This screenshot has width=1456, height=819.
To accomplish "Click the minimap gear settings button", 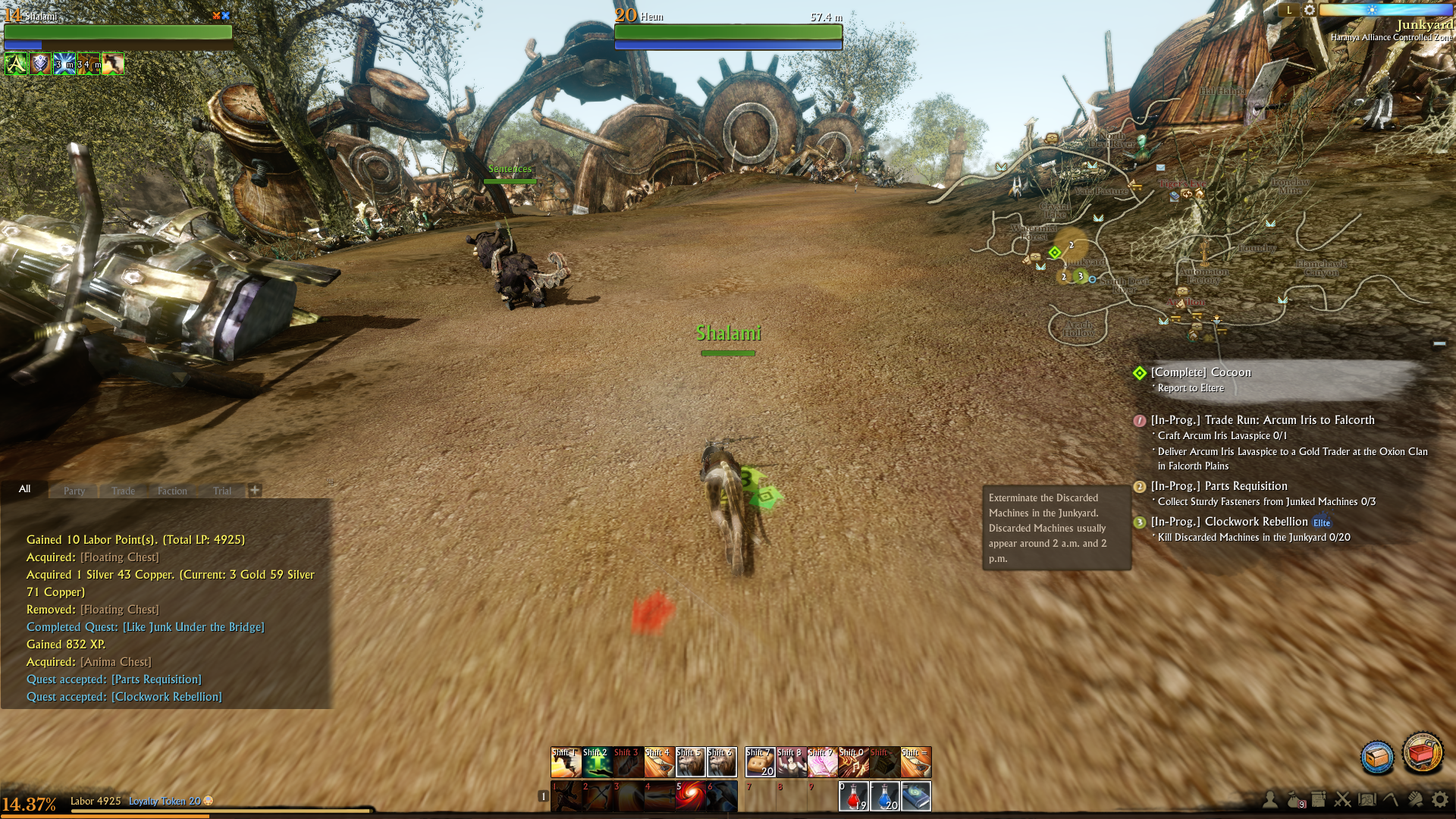I will click(1310, 11).
